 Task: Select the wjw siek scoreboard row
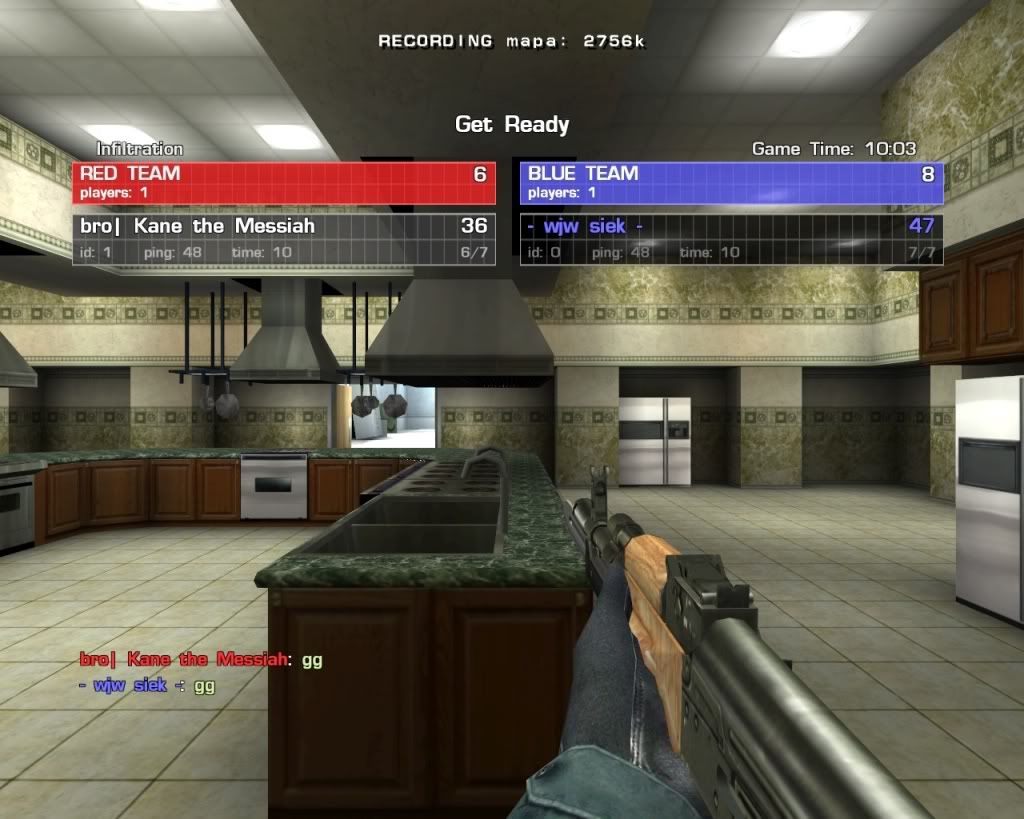coord(731,238)
